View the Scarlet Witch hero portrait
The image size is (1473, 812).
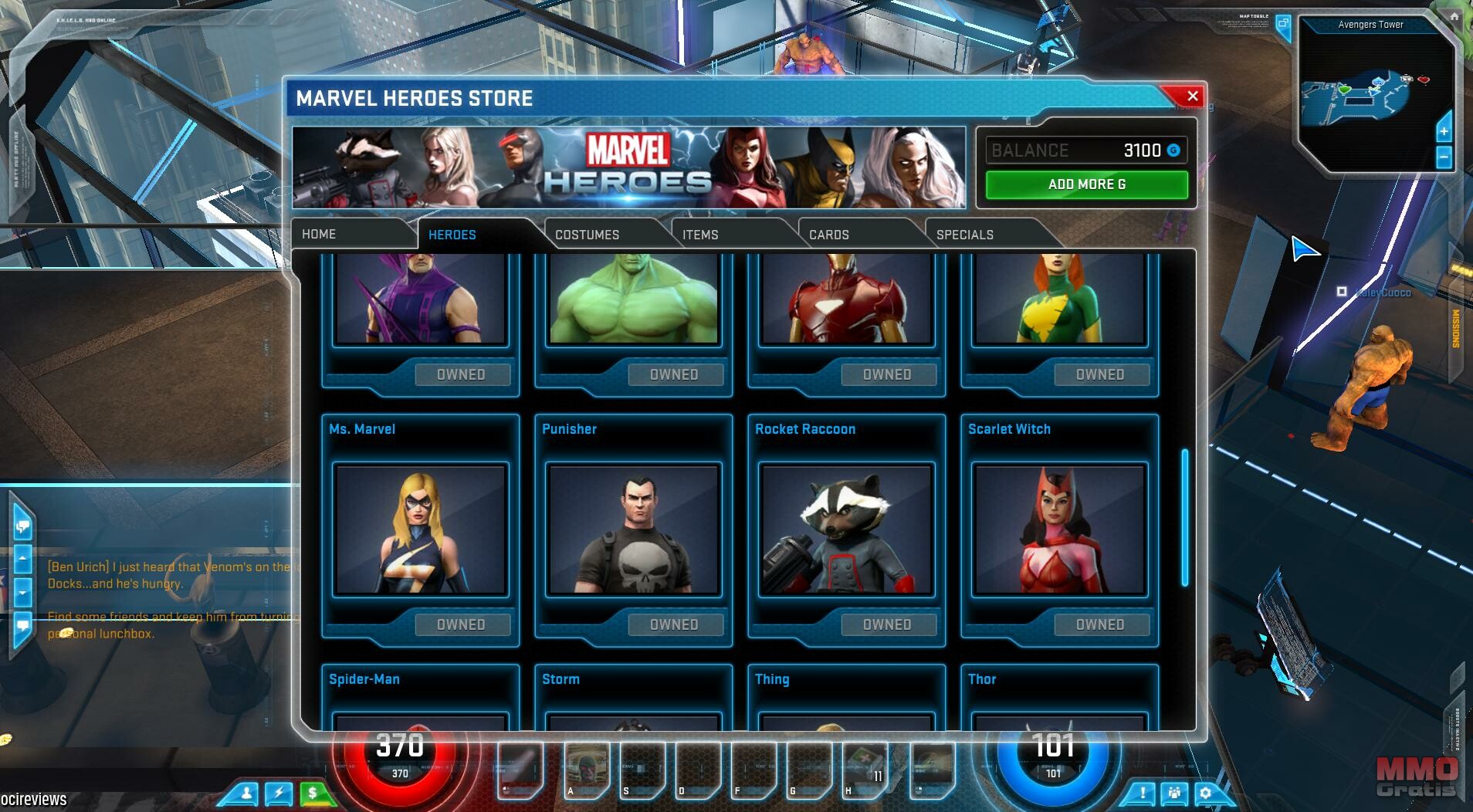coord(1060,529)
